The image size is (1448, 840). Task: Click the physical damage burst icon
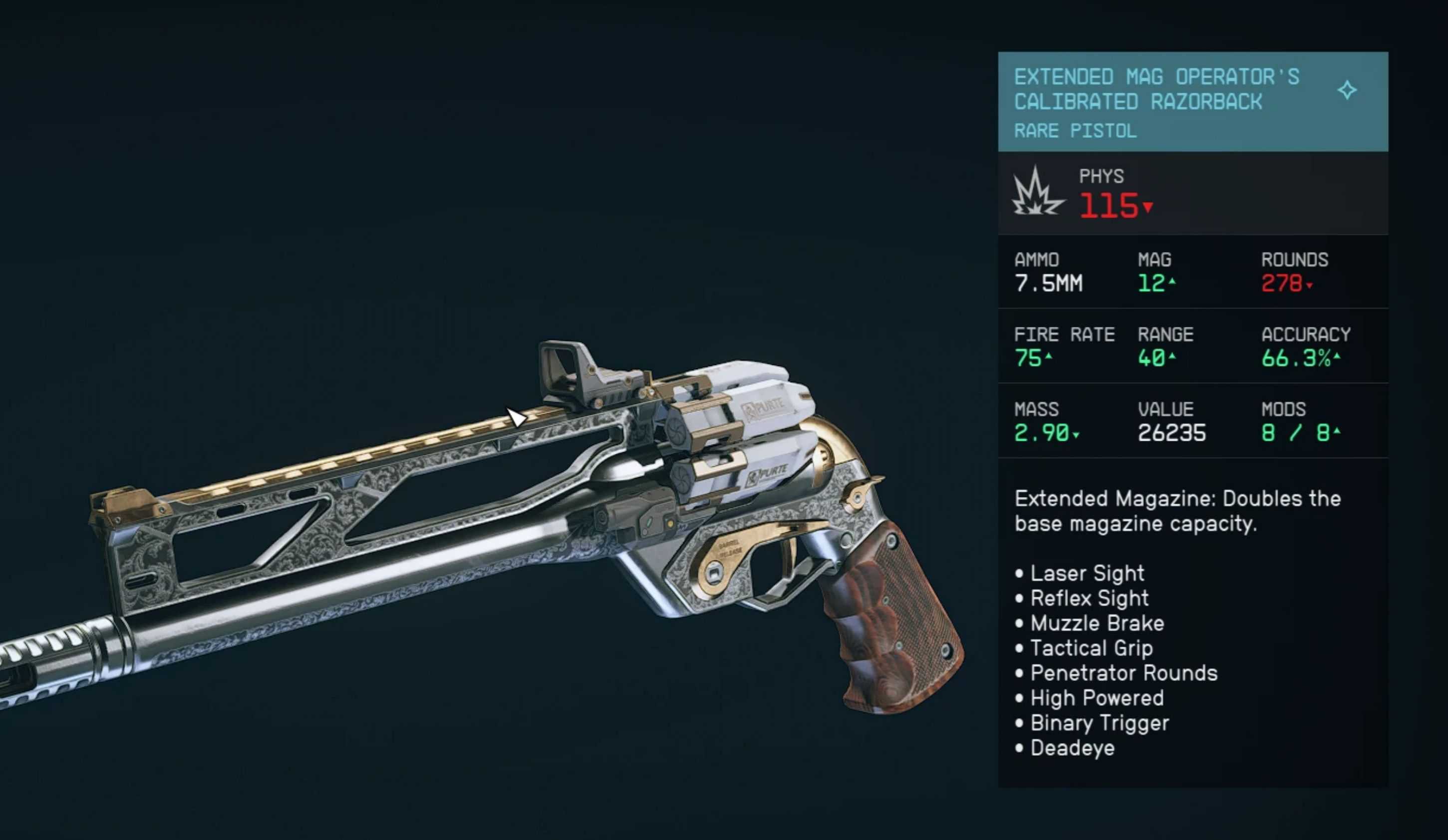click(1037, 192)
